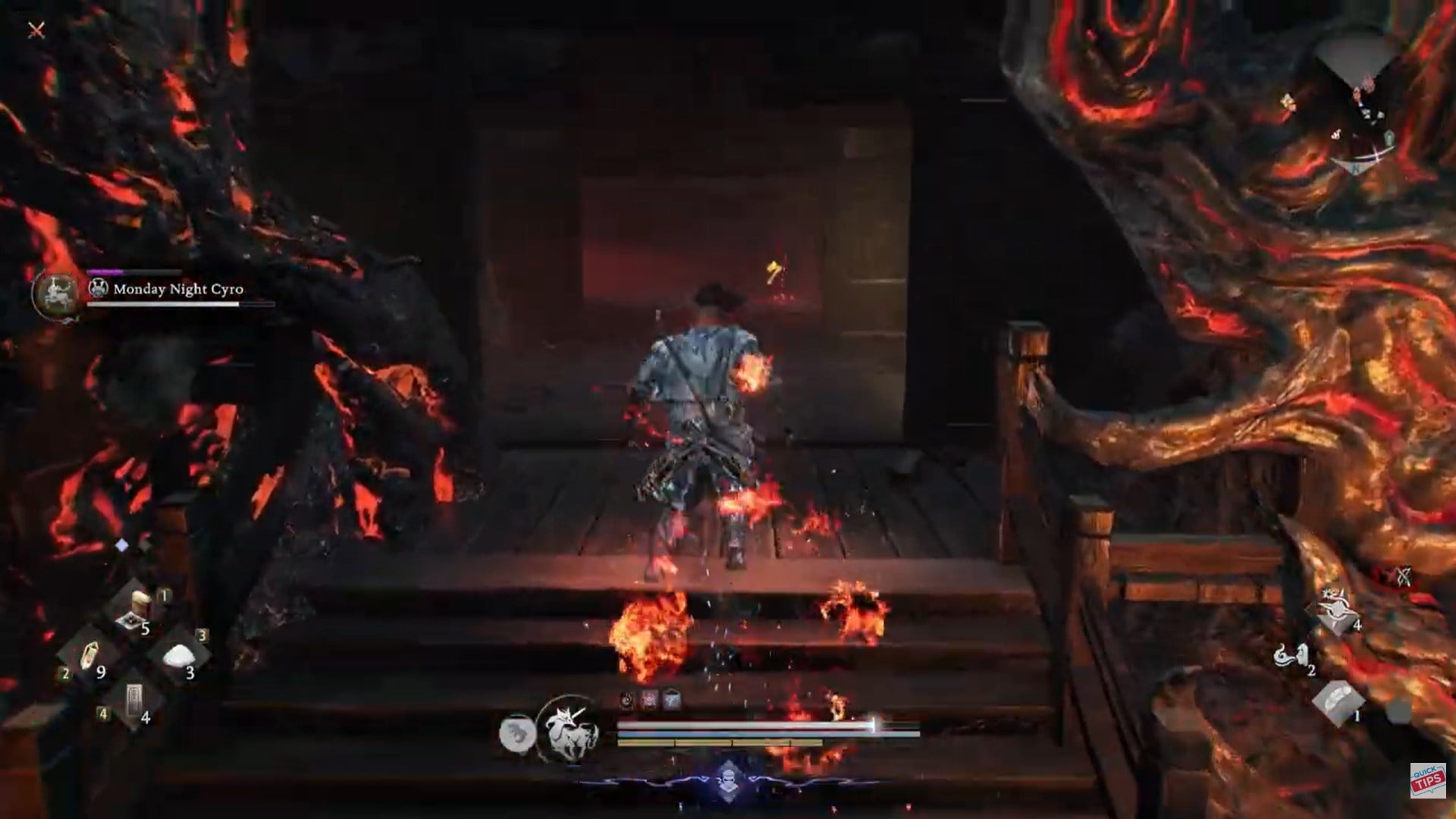This screenshot has width=1456, height=819.
Task: Select the scroll item in slot 4
Action: (x=135, y=697)
